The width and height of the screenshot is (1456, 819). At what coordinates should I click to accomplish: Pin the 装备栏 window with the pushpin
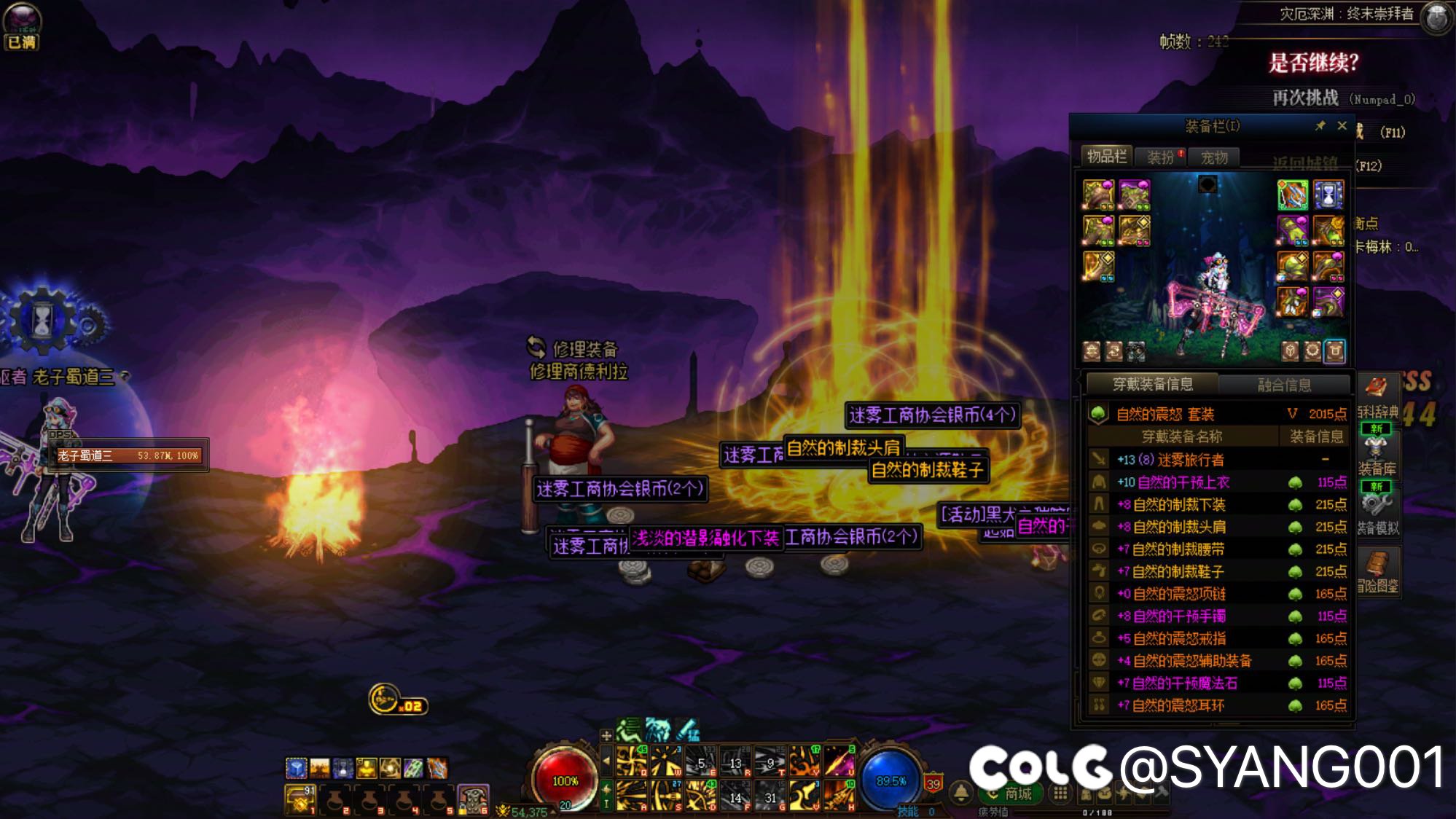(1320, 125)
